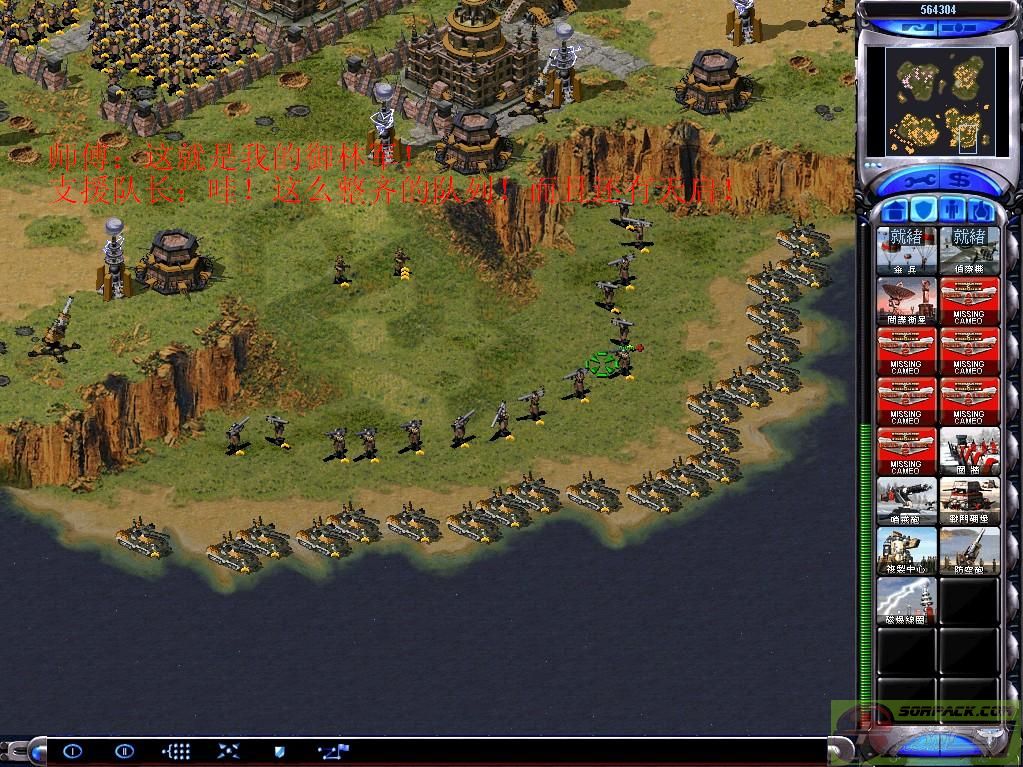Build a flak cannon (防空炮)
This screenshot has height=767, width=1023.
[969, 551]
